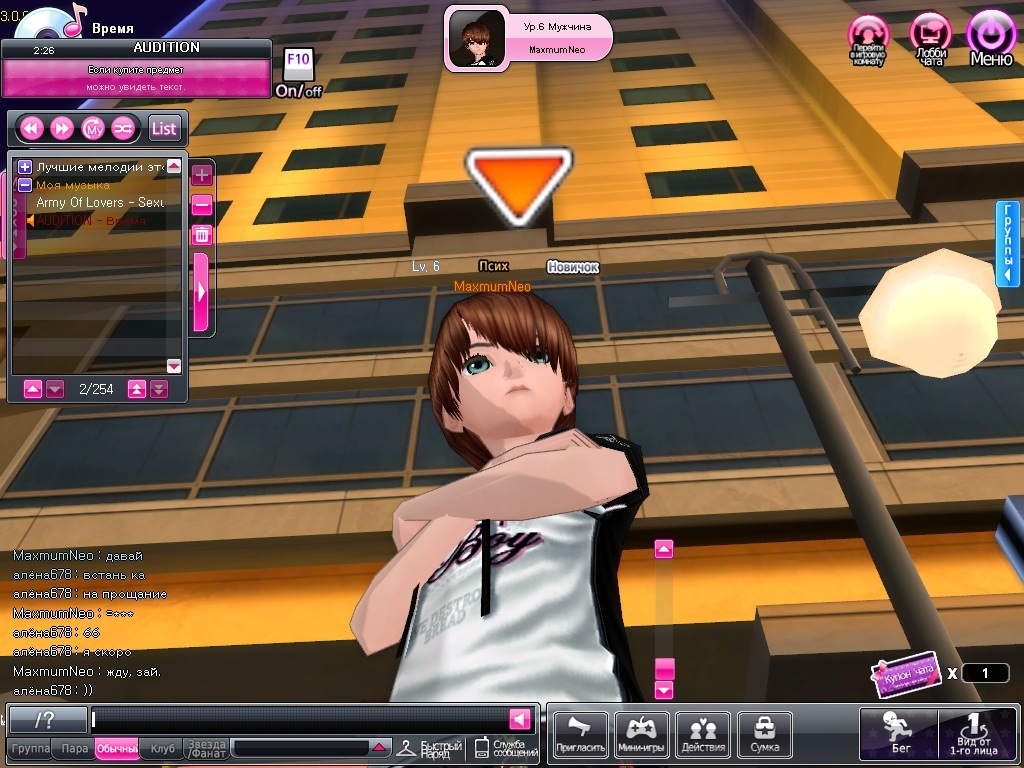Toggle the F10 On/off switch
Image resolution: width=1024 pixels, height=768 pixels.
click(298, 73)
